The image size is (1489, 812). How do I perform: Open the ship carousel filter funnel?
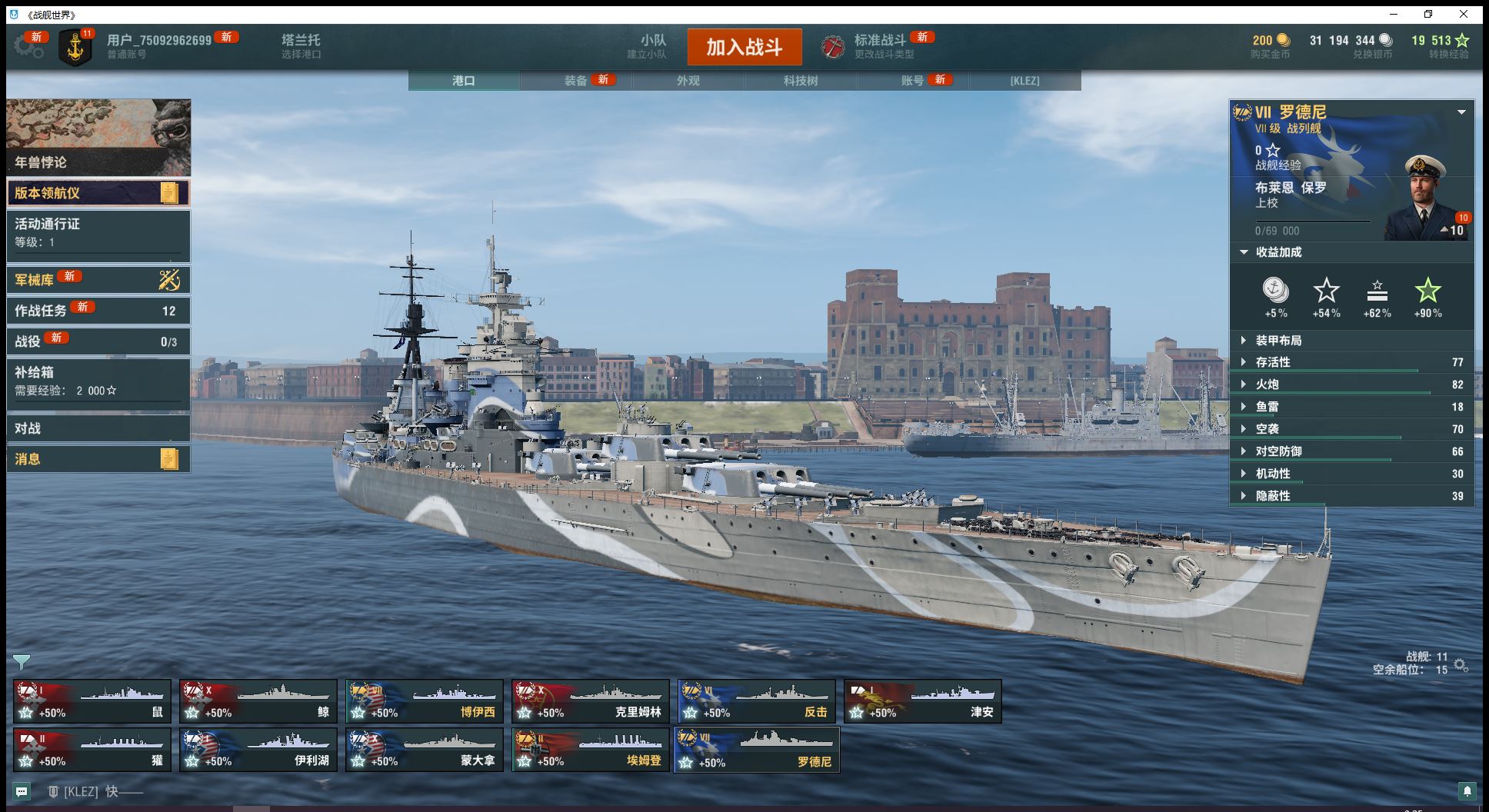point(22,661)
